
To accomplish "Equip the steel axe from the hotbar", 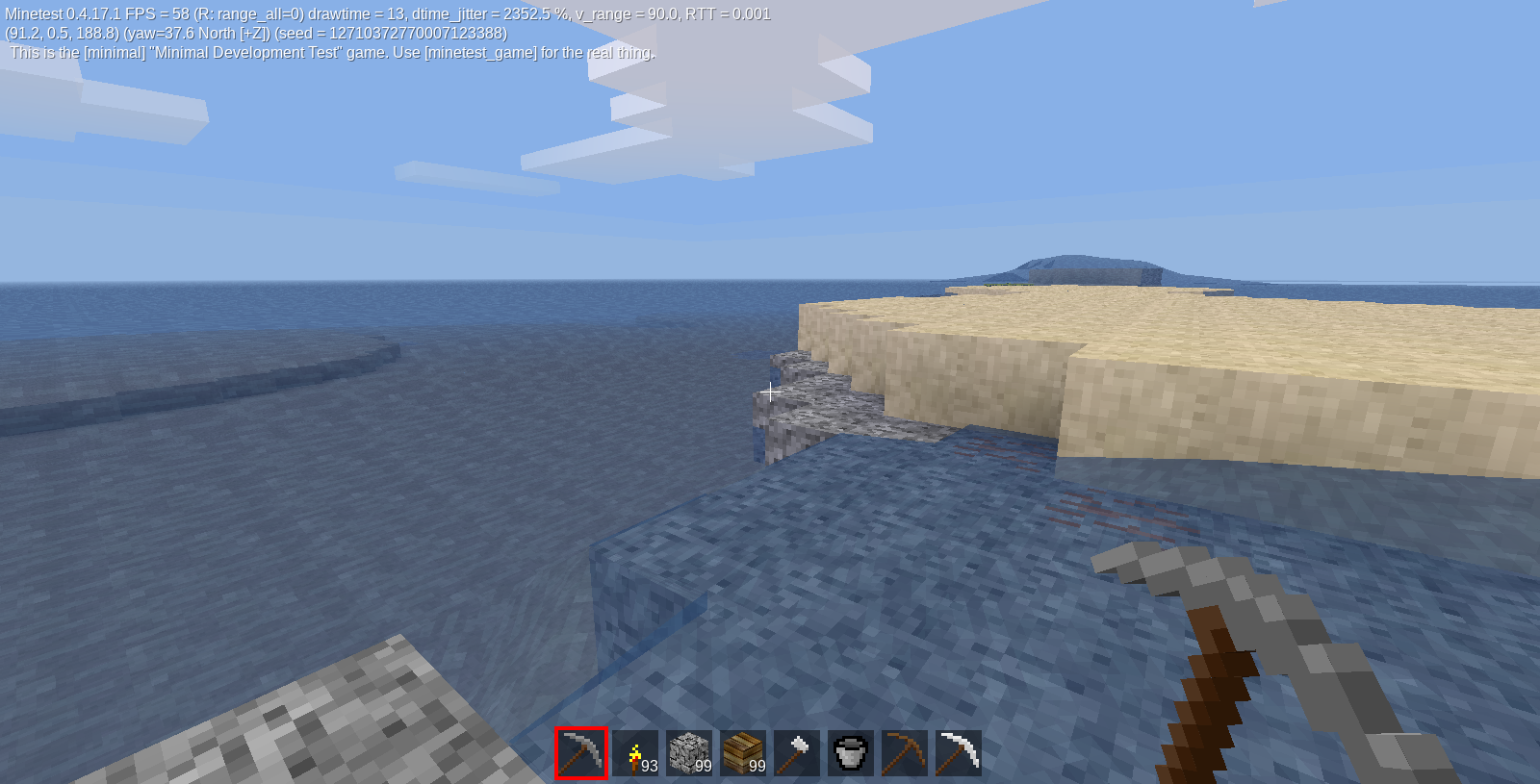I will 797,753.
